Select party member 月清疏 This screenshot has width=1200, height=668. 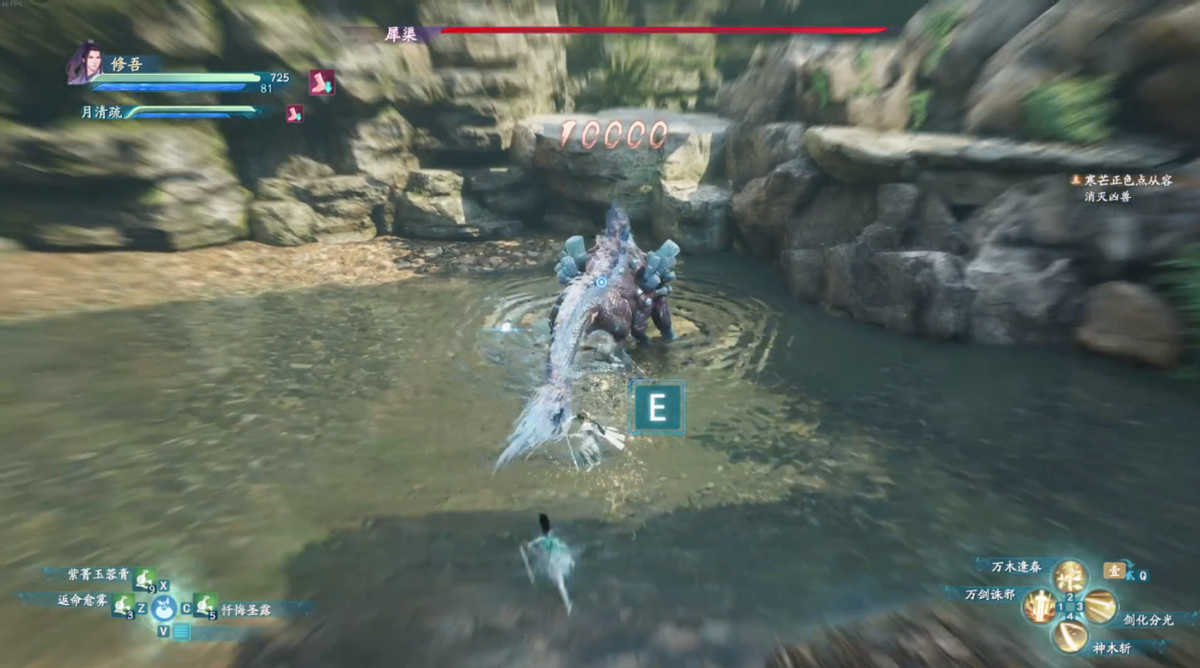click(x=101, y=113)
